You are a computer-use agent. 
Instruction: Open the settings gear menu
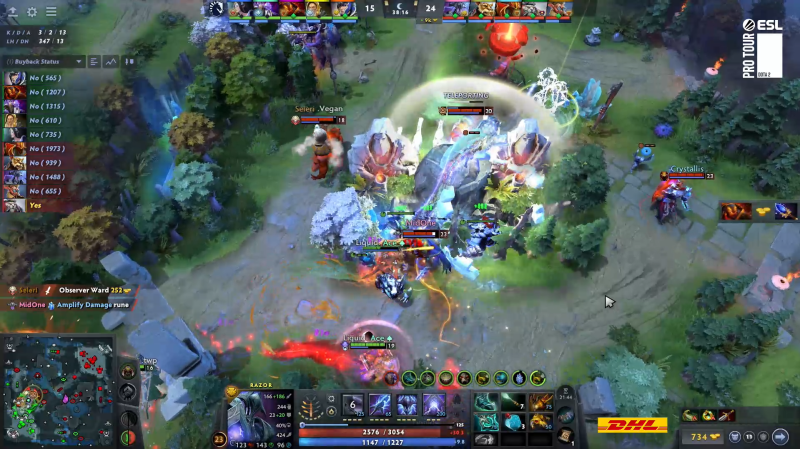[32, 12]
